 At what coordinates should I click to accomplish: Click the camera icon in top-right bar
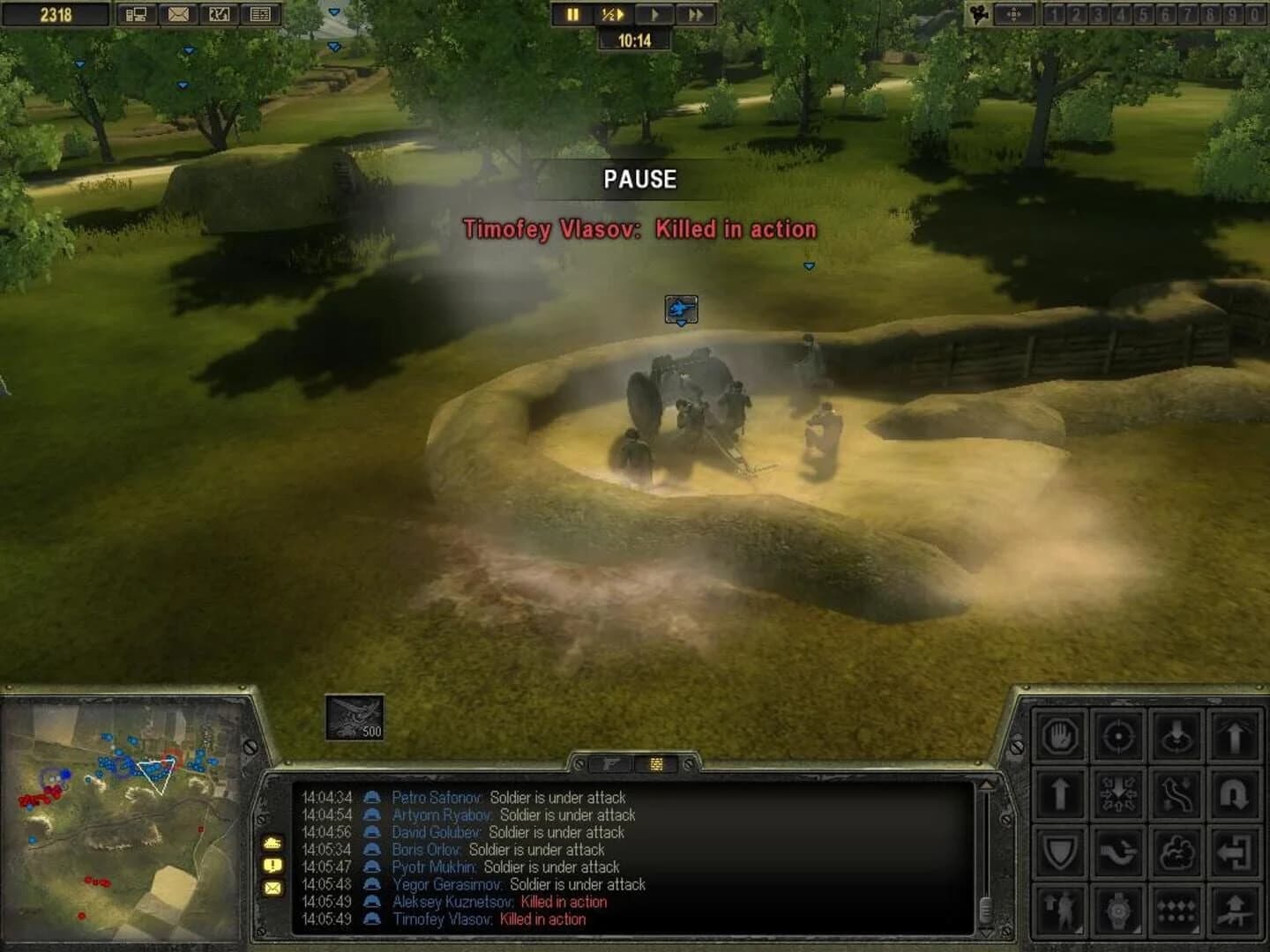(x=980, y=13)
